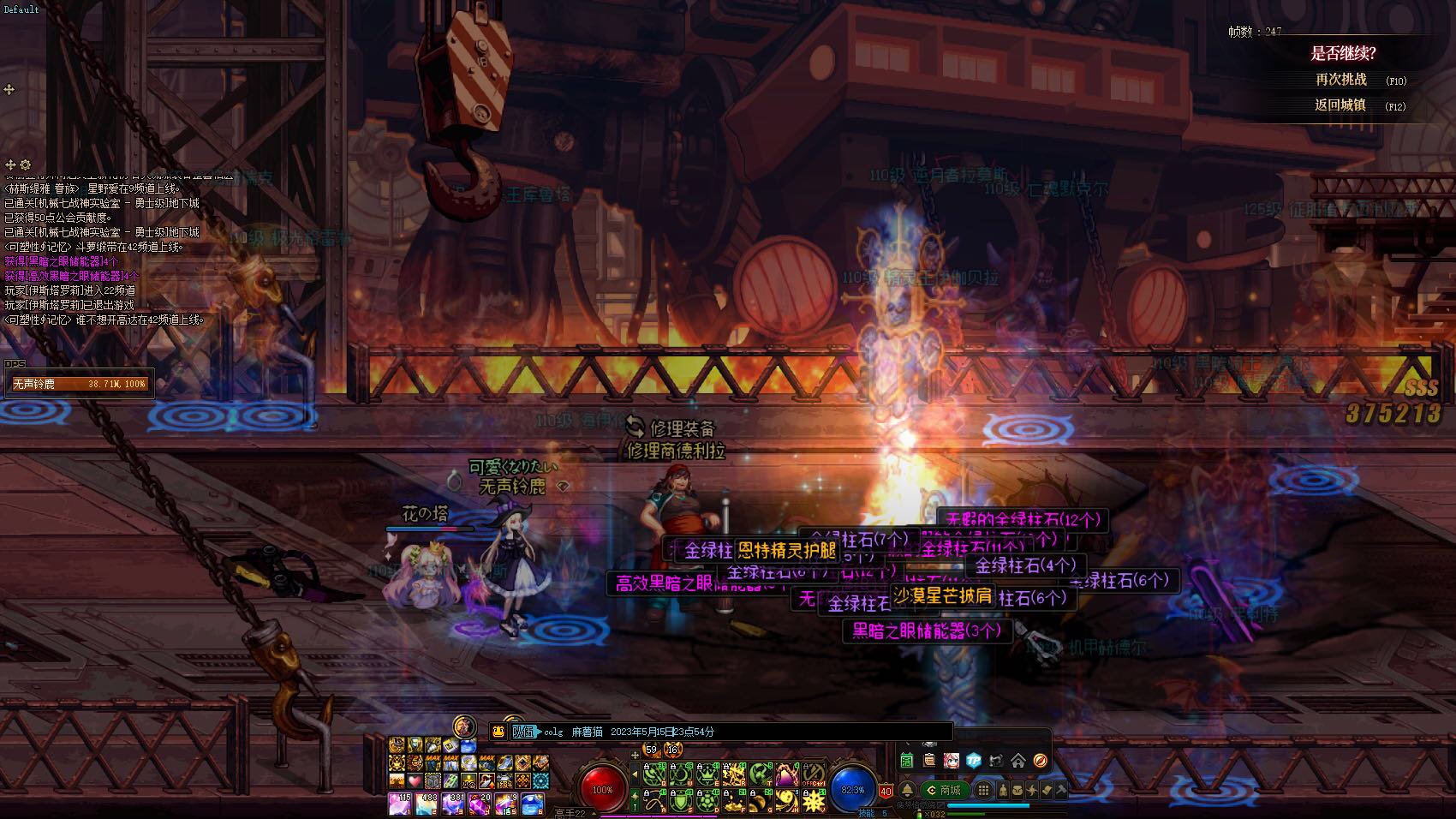Open the clipboard quest list icon
The width and height of the screenshot is (1456, 819).
coord(929,761)
